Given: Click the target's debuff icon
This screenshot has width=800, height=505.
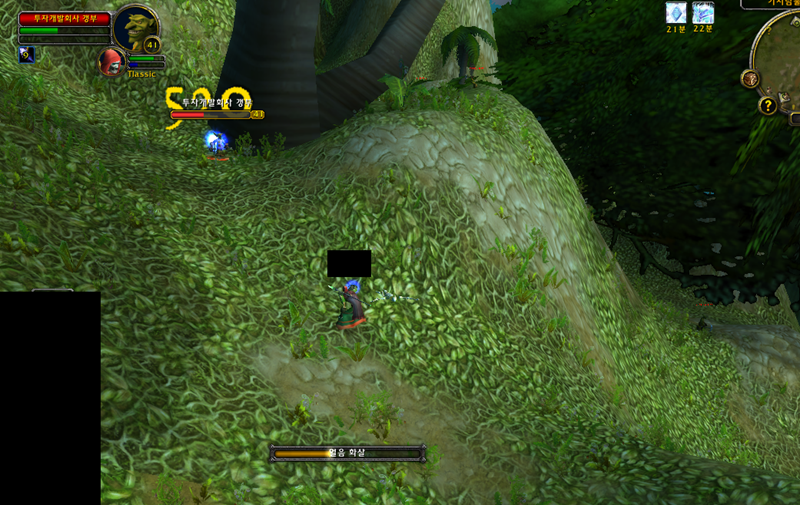Looking at the screenshot, I should click(26, 54).
